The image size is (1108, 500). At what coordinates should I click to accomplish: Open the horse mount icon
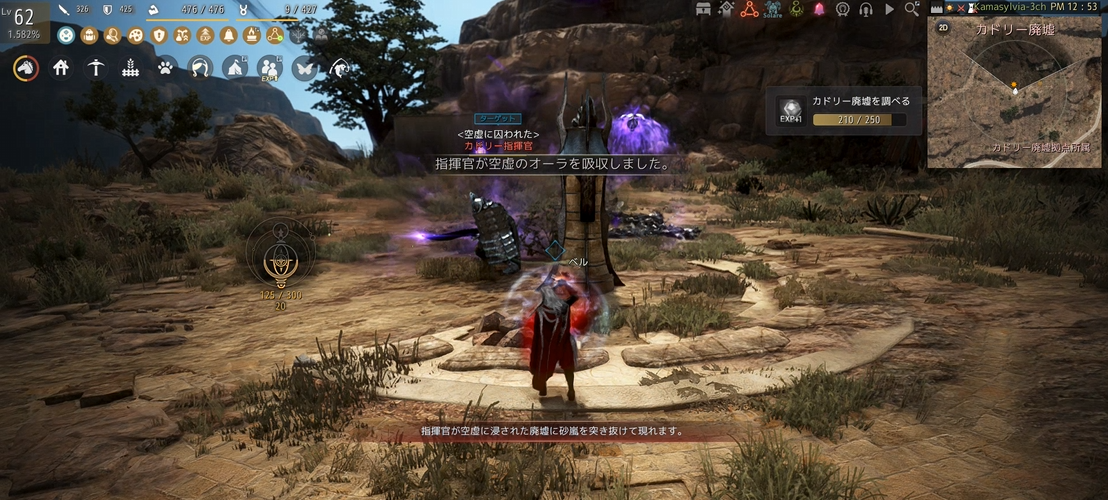[26, 68]
